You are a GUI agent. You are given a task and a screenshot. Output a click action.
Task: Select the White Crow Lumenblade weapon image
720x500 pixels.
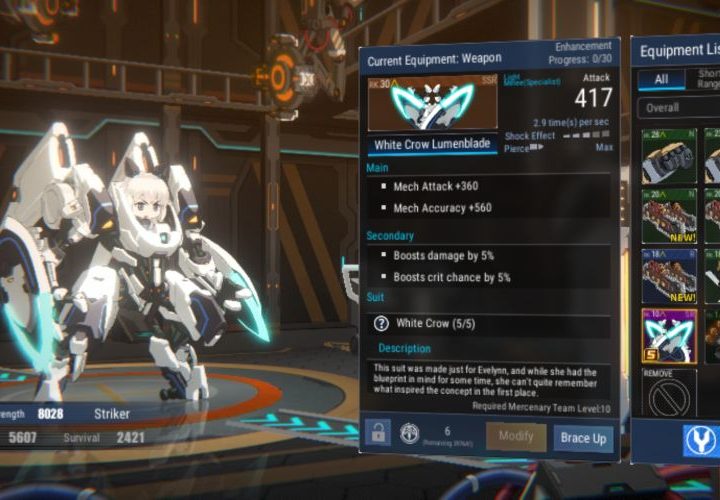pyautogui.click(x=432, y=102)
